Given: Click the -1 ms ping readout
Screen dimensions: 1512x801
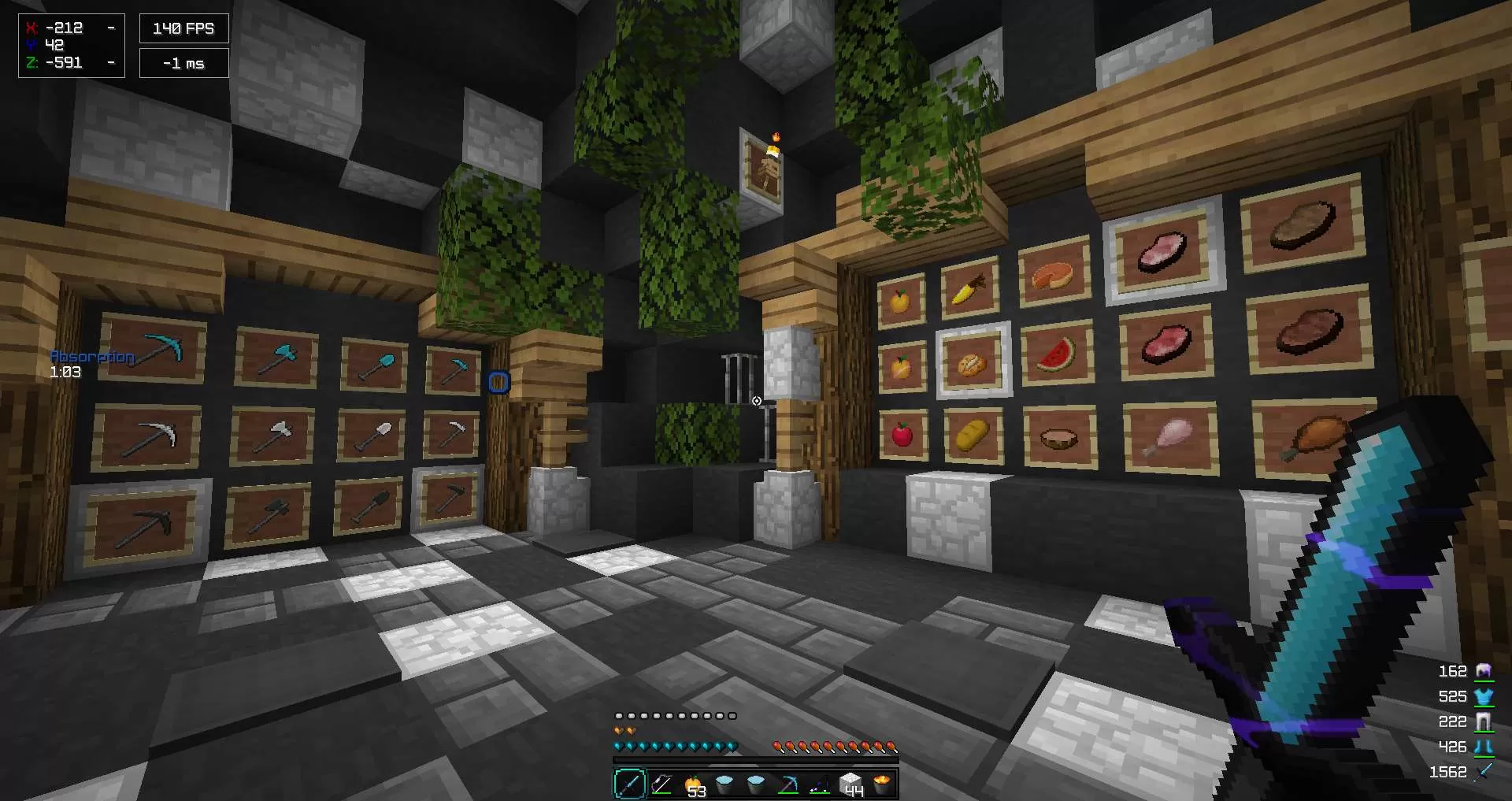Looking at the screenshot, I should pos(183,62).
